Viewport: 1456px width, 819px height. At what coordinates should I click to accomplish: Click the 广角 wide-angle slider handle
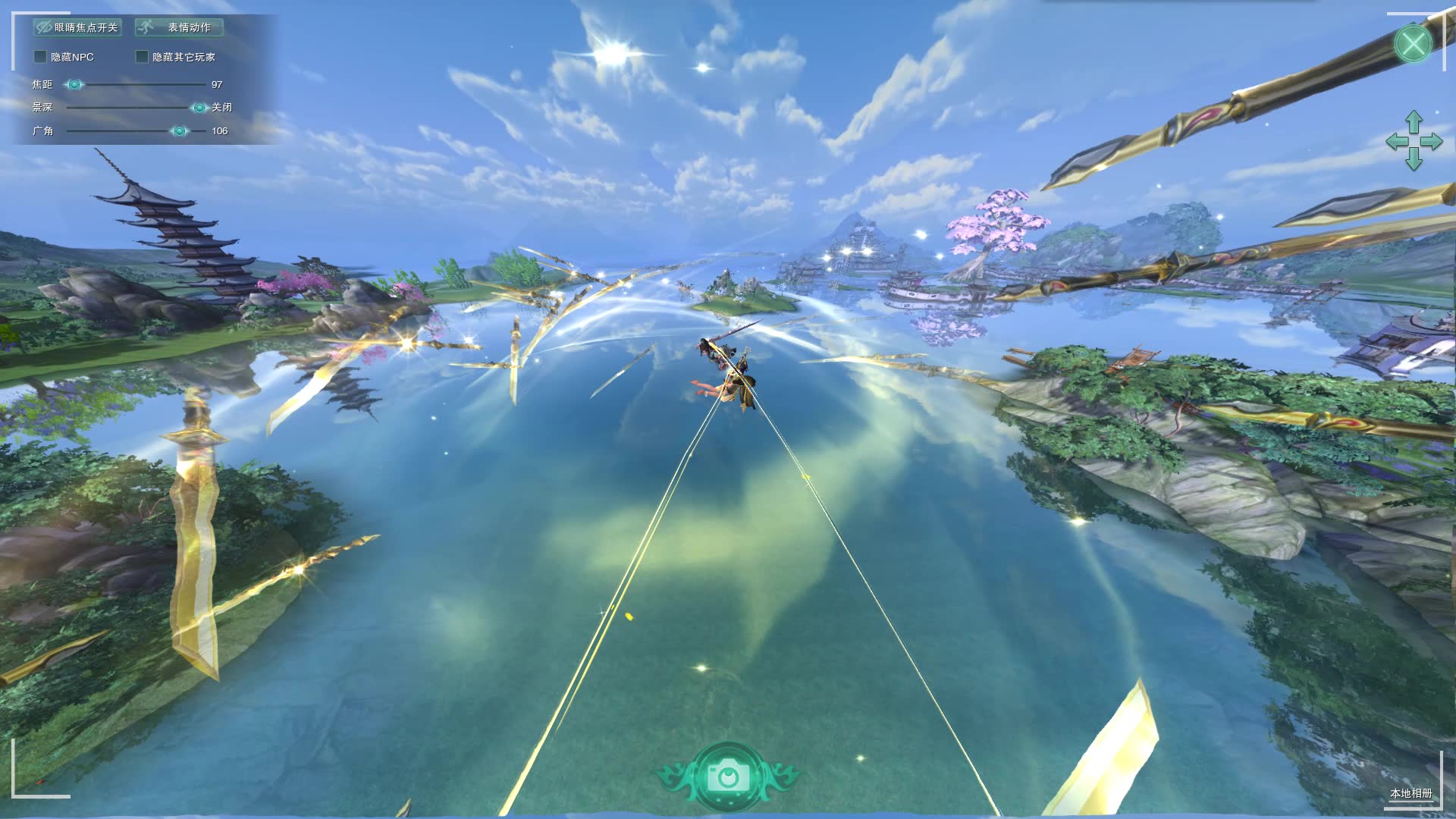click(x=180, y=131)
